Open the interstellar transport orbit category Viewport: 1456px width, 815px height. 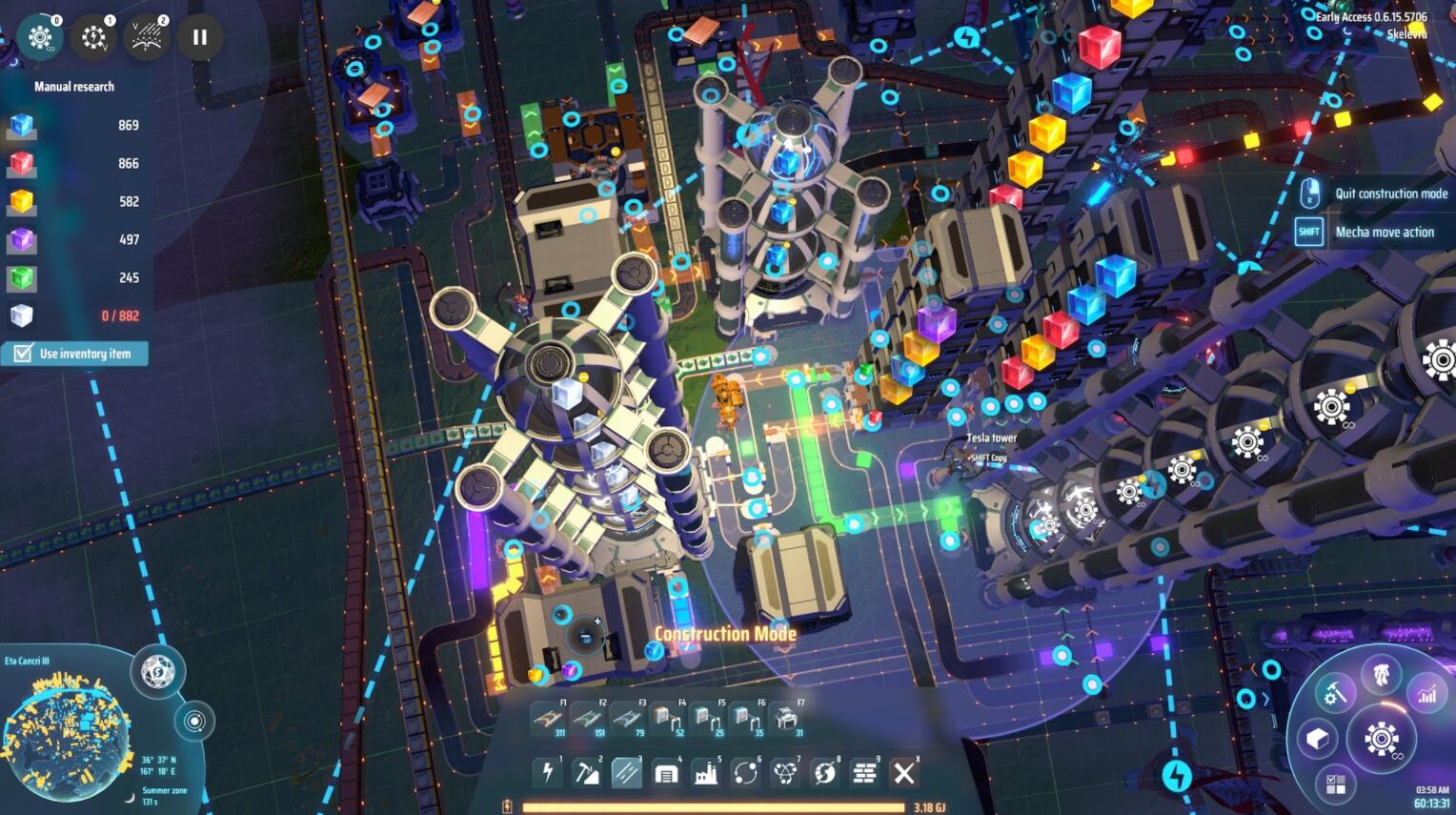(745, 772)
